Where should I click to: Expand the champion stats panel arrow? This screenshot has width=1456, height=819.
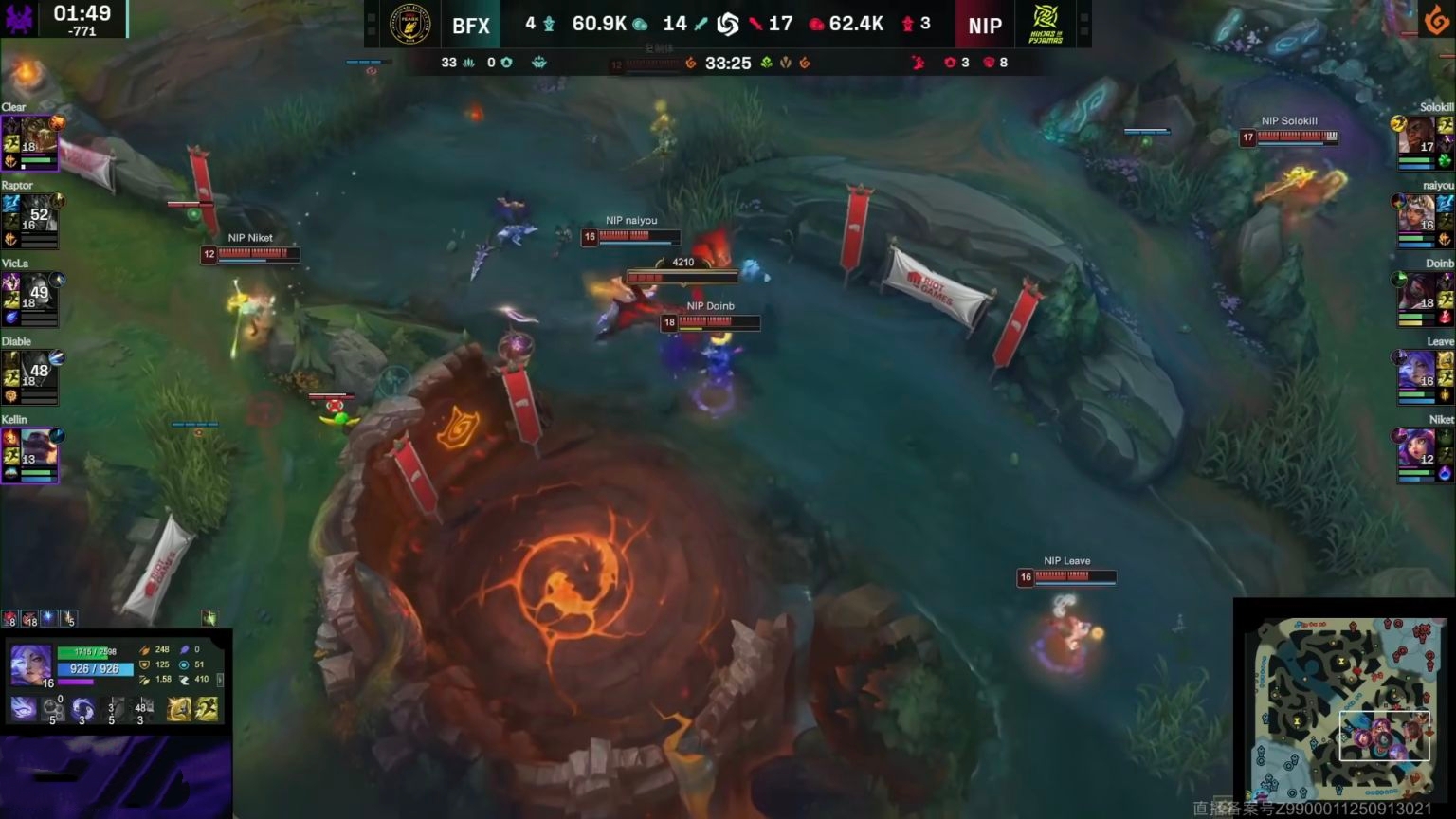pos(220,680)
